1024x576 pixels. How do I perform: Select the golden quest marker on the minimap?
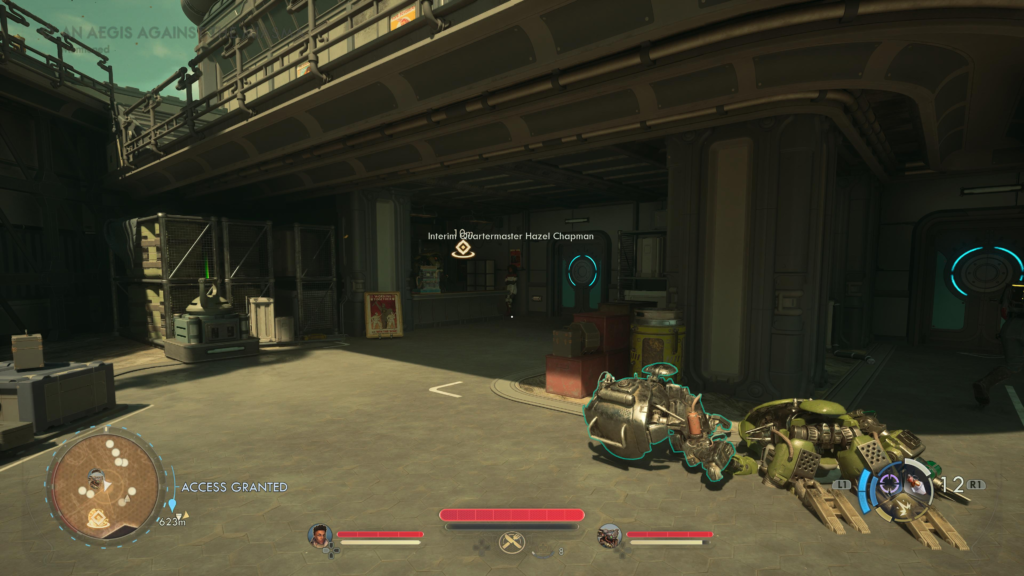pos(99,517)
